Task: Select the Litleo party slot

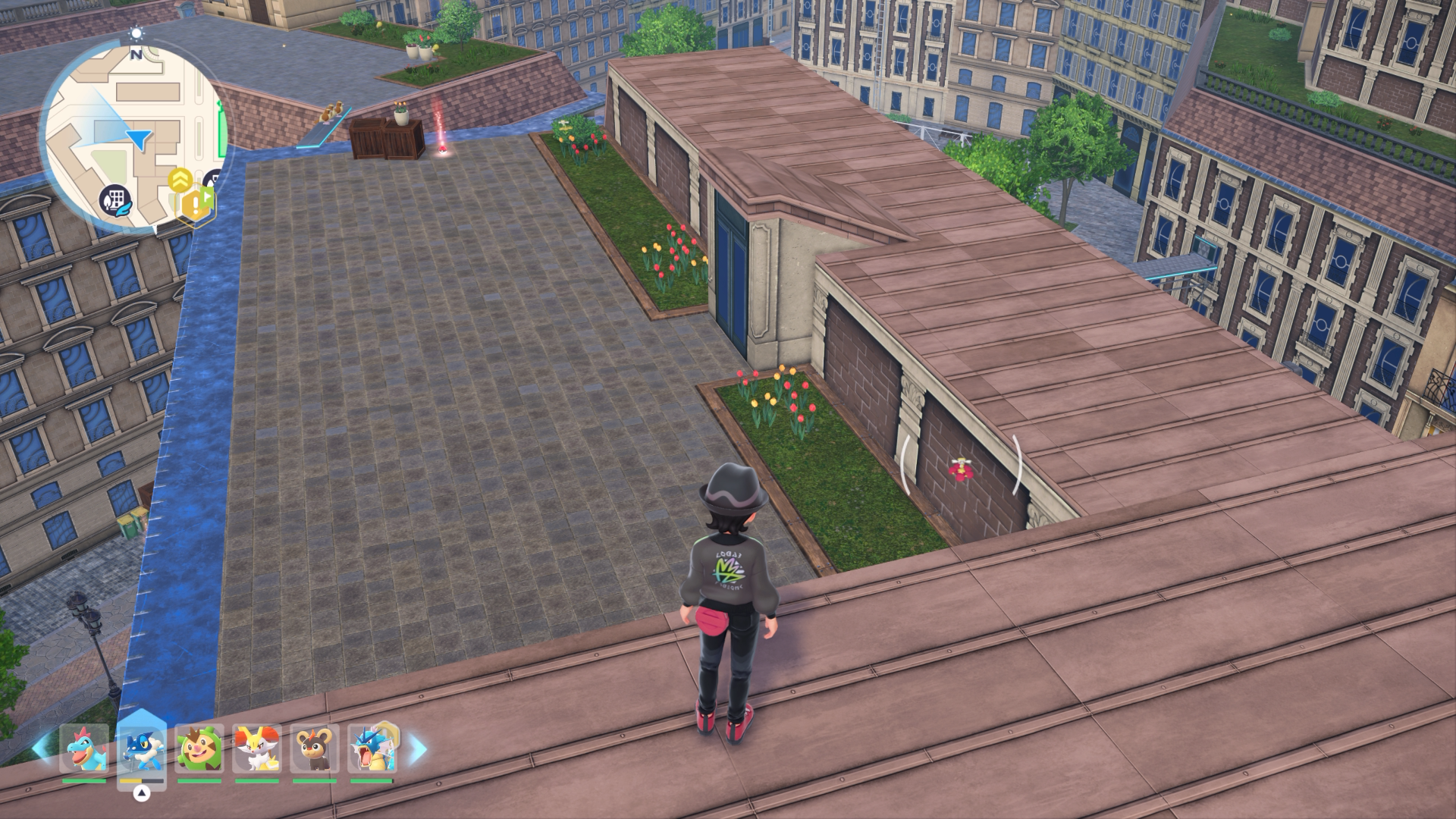Action: (315, 748)
